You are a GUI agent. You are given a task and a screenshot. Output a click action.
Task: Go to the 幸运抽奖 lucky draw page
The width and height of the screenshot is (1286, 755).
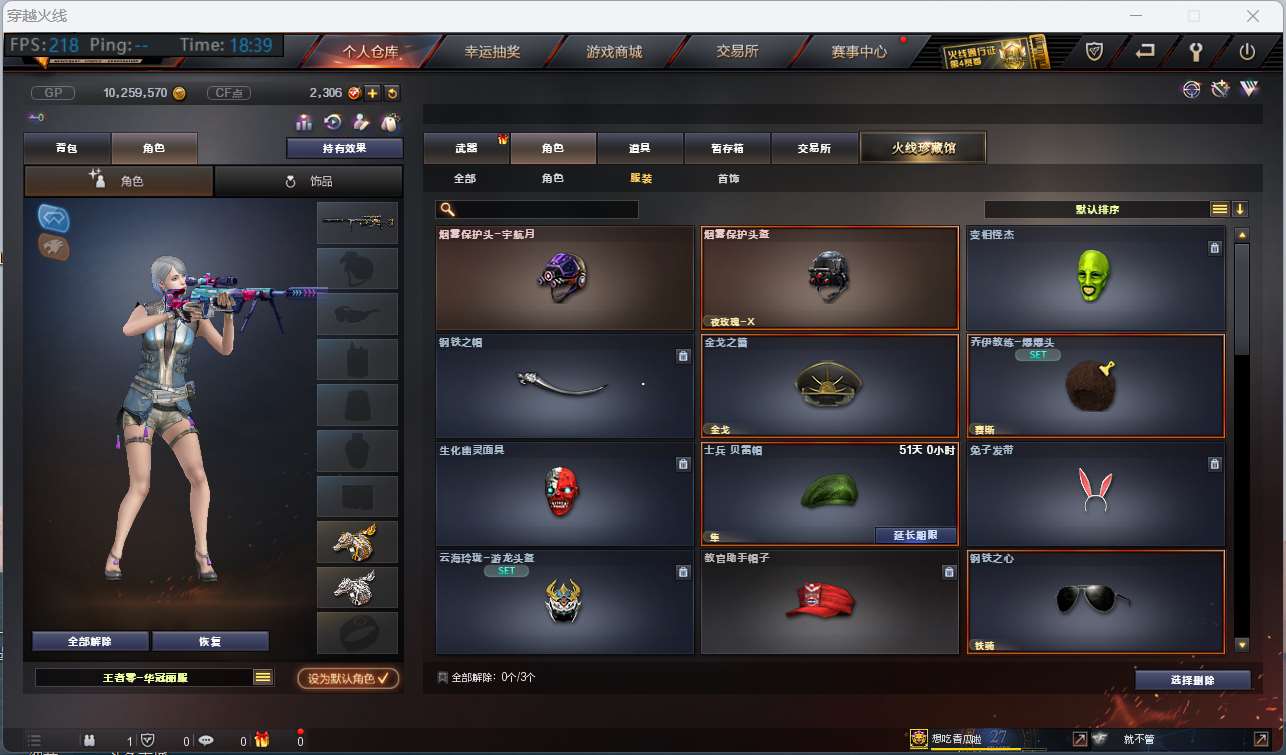[x=492, y=51]
